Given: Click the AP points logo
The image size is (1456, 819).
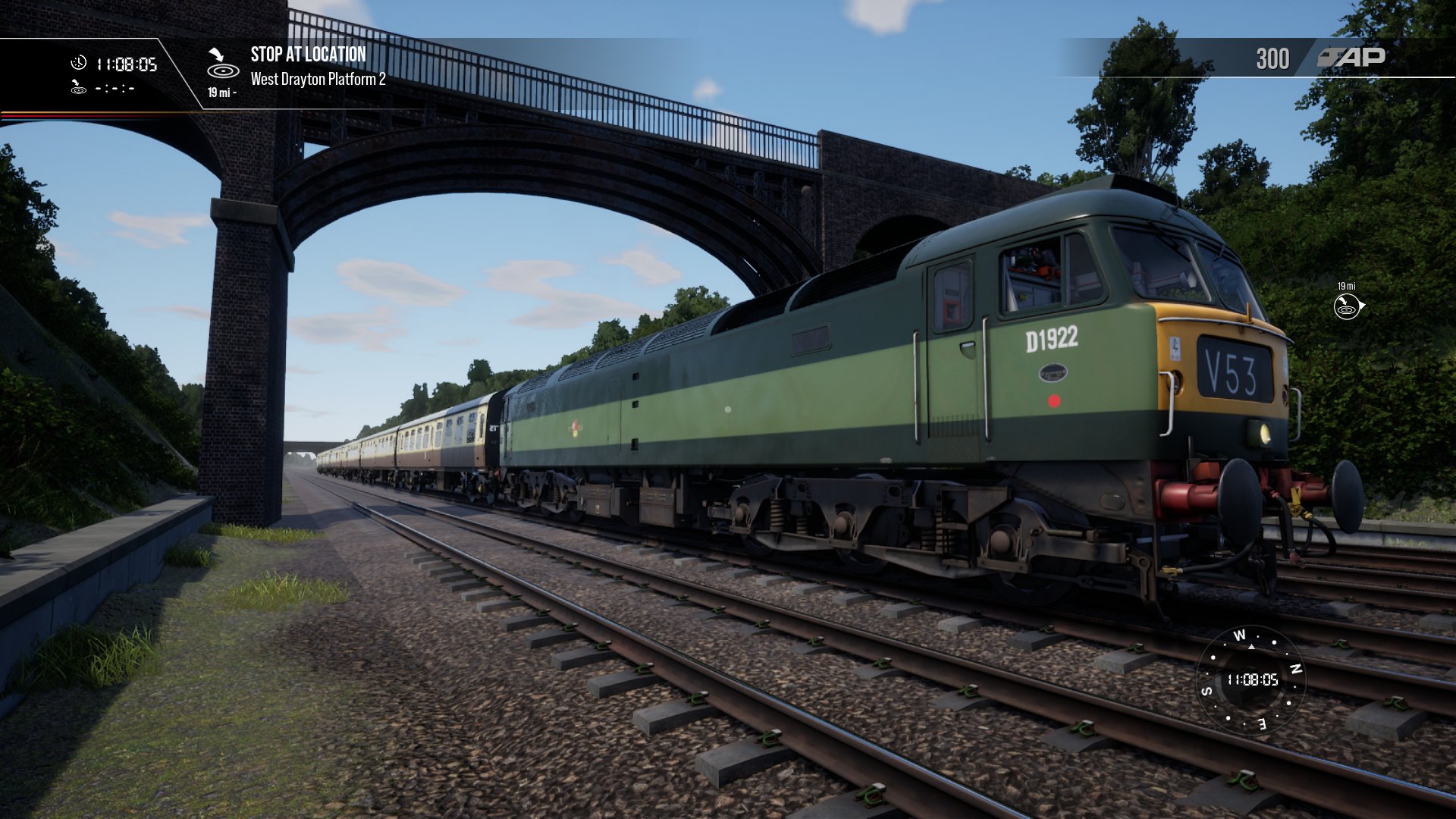Looking at the screenshot, I should coord(1351,58).
